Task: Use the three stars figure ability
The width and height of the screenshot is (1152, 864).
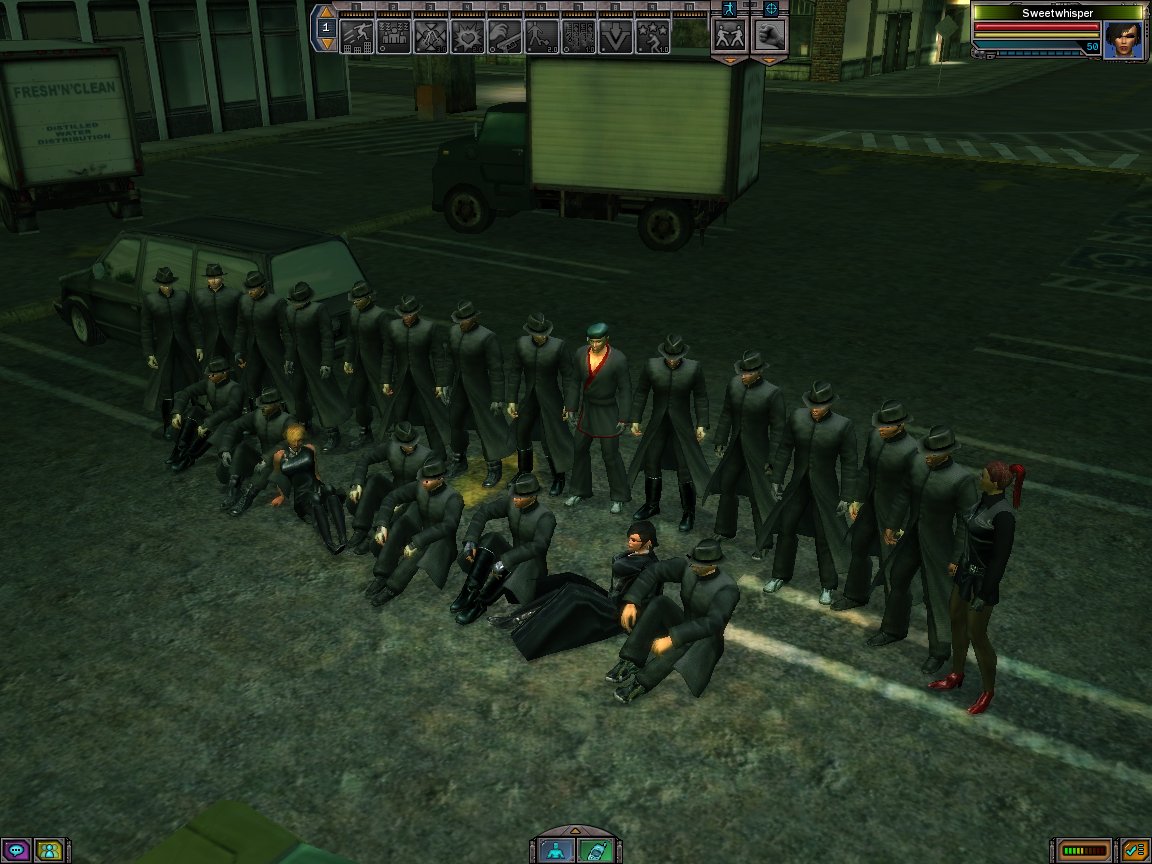Action: coord(653,37)
